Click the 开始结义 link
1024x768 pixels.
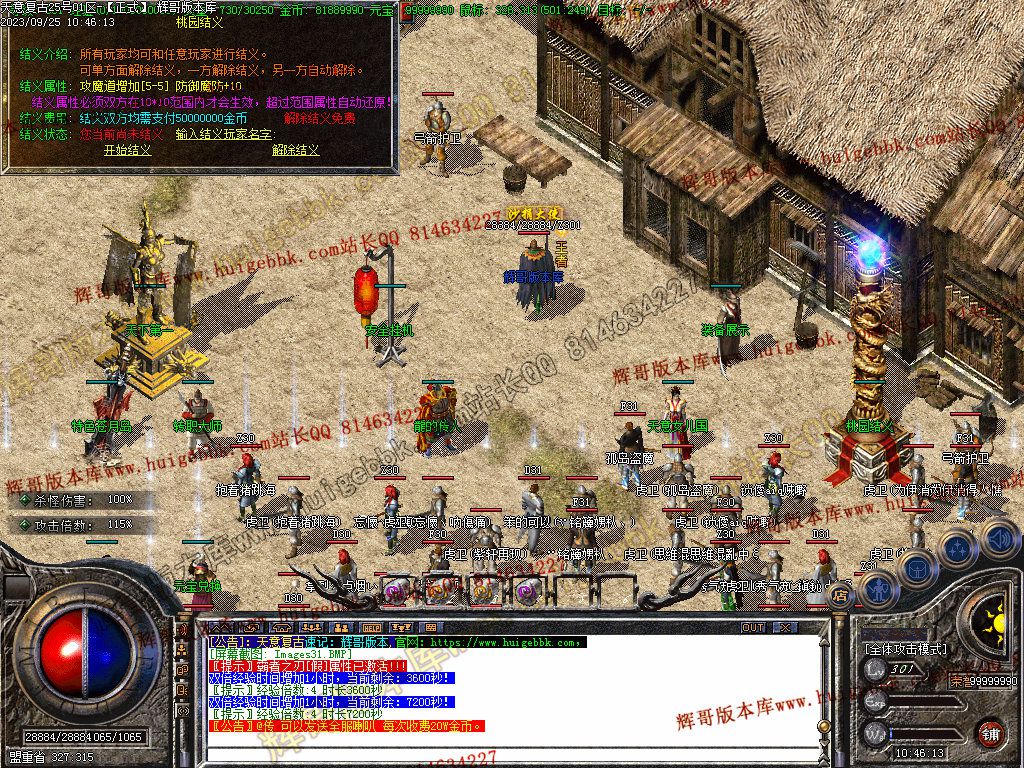click(x=128, y=150)
